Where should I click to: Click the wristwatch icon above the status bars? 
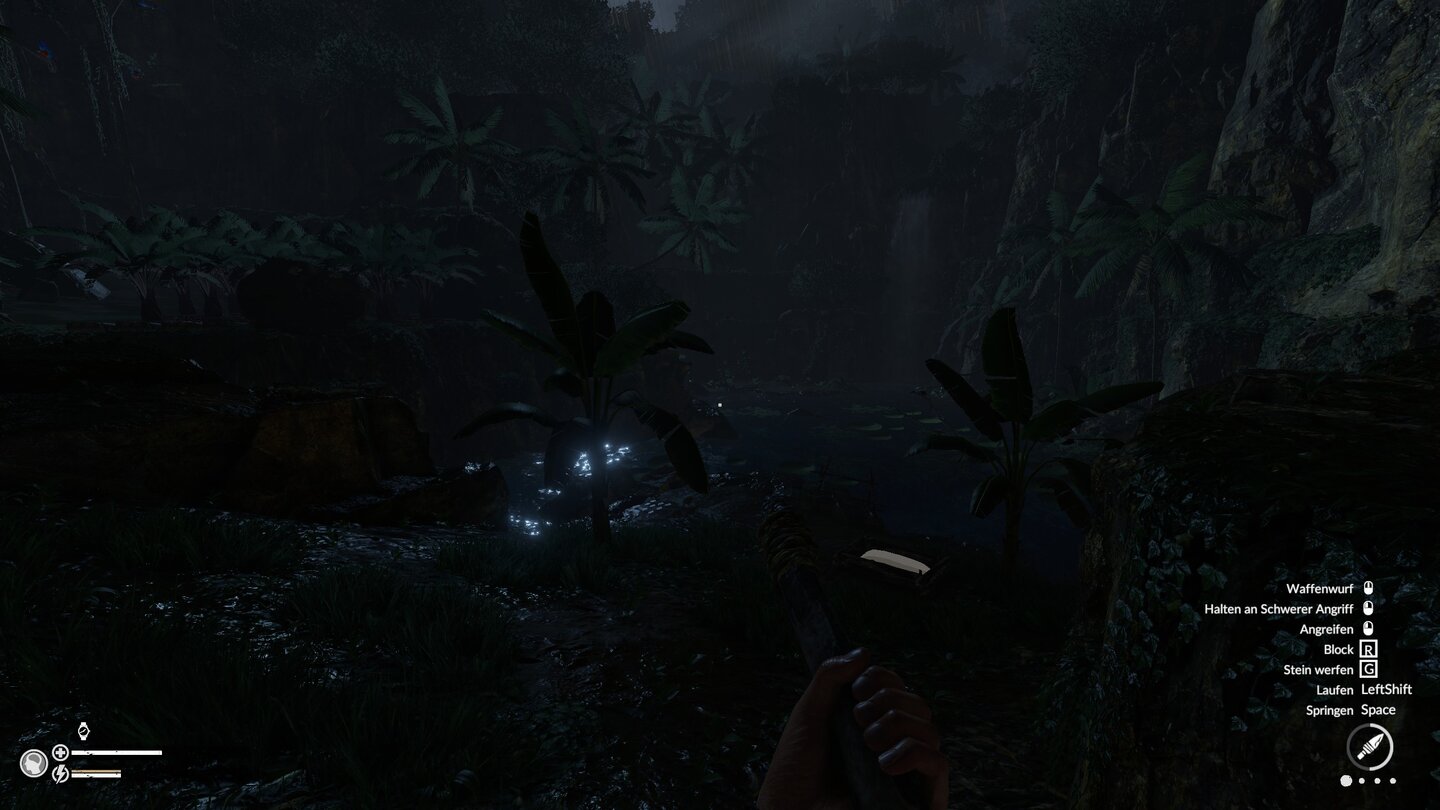pos(83,731)
